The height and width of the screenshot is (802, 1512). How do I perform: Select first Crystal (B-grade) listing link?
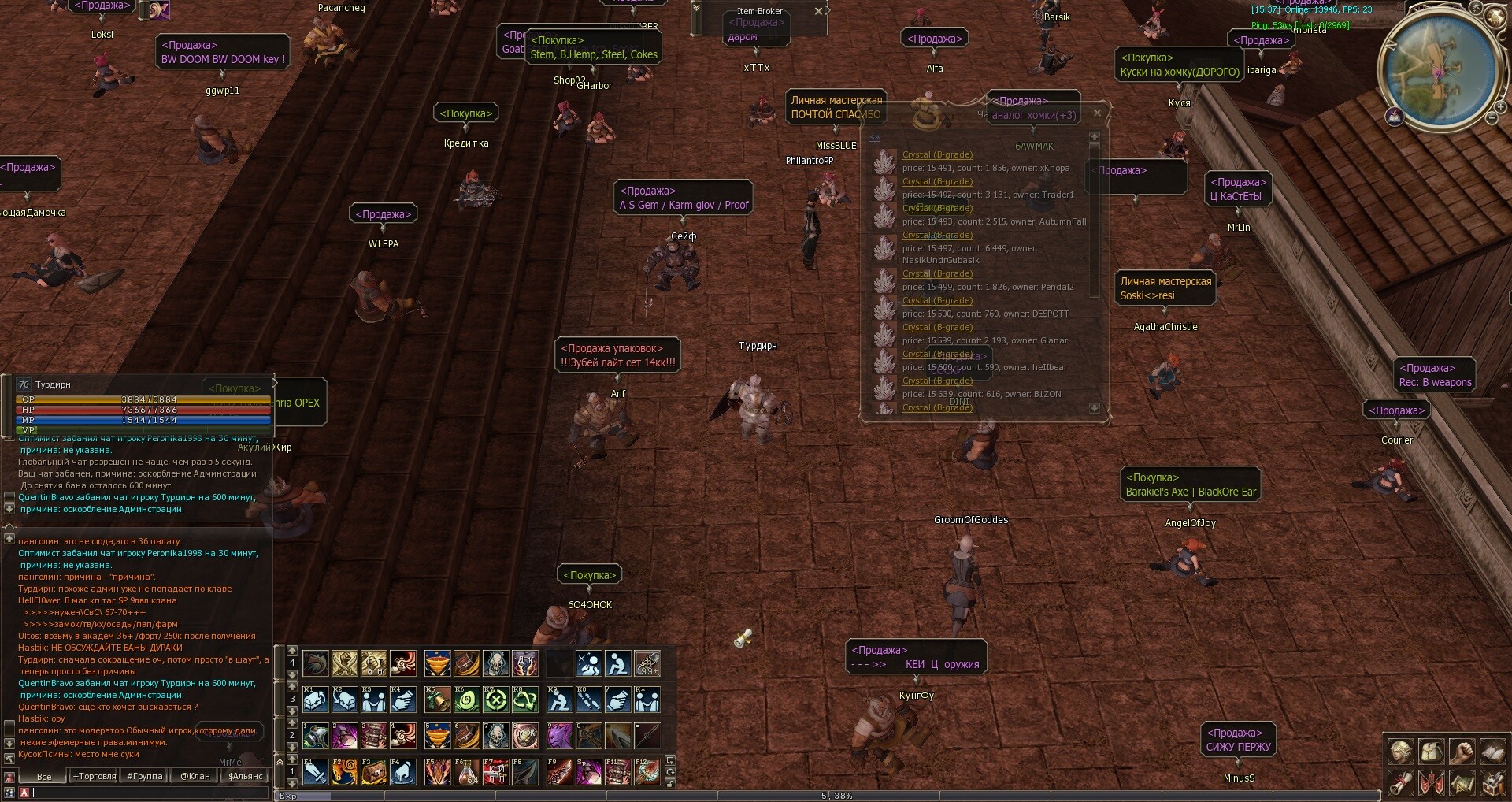937,155
